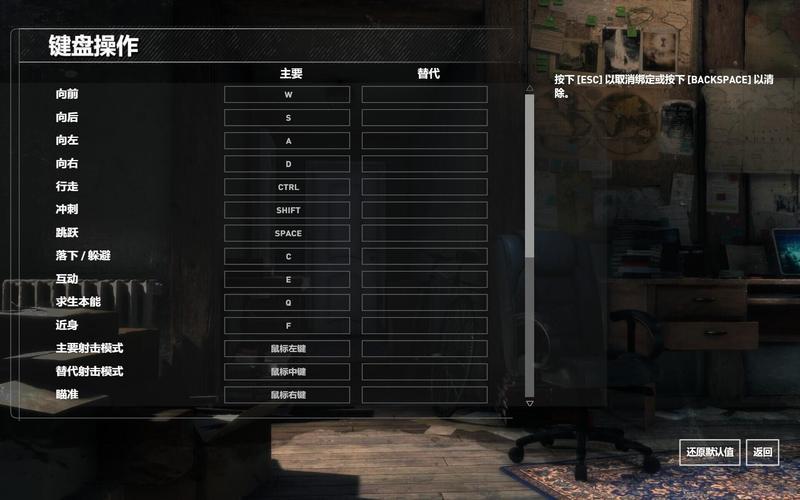Click the scrollbar's down arrow
Screen dimensions: 800x500
click(530, 403)
